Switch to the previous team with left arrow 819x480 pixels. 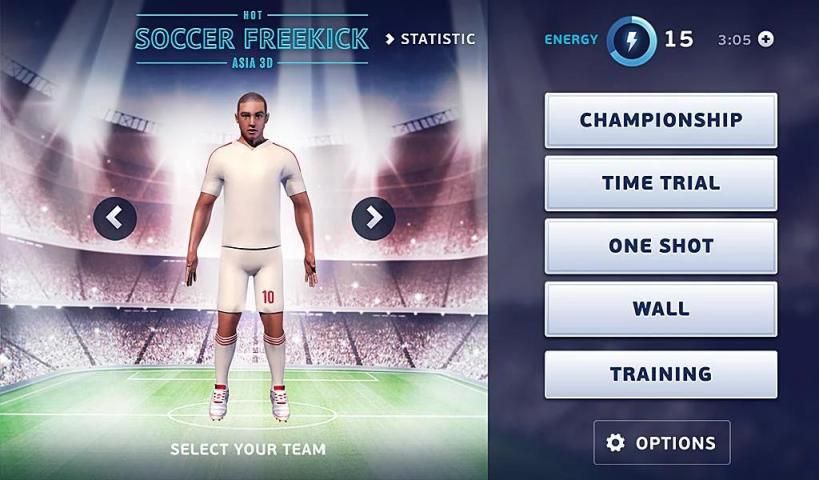click(x=115, y=217)
